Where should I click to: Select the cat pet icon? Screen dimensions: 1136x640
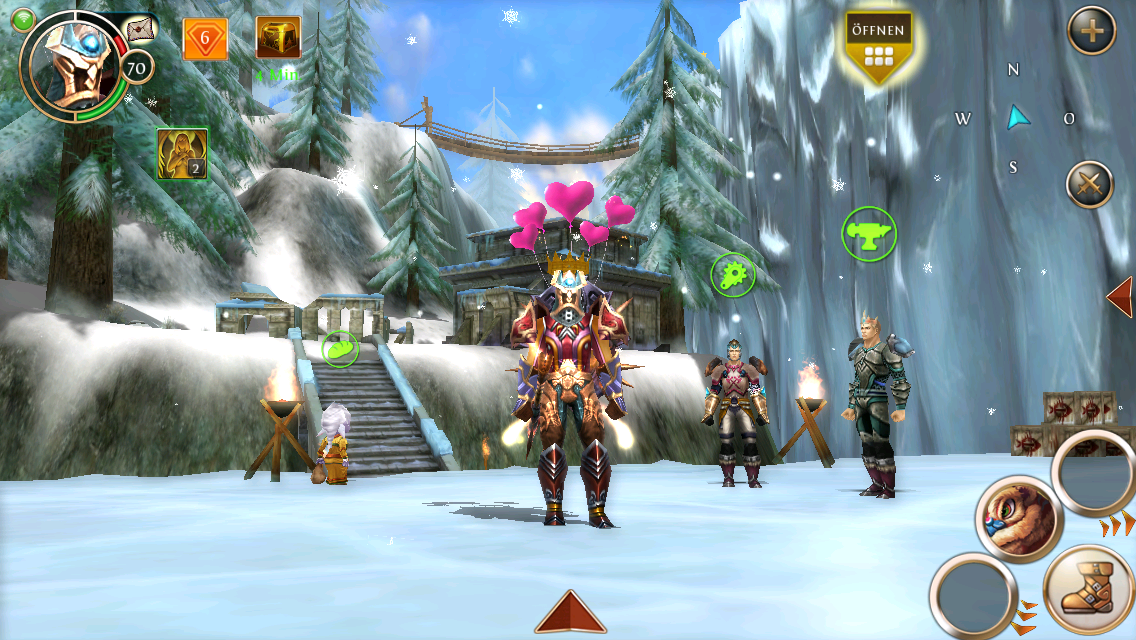tap(1018, 518)
